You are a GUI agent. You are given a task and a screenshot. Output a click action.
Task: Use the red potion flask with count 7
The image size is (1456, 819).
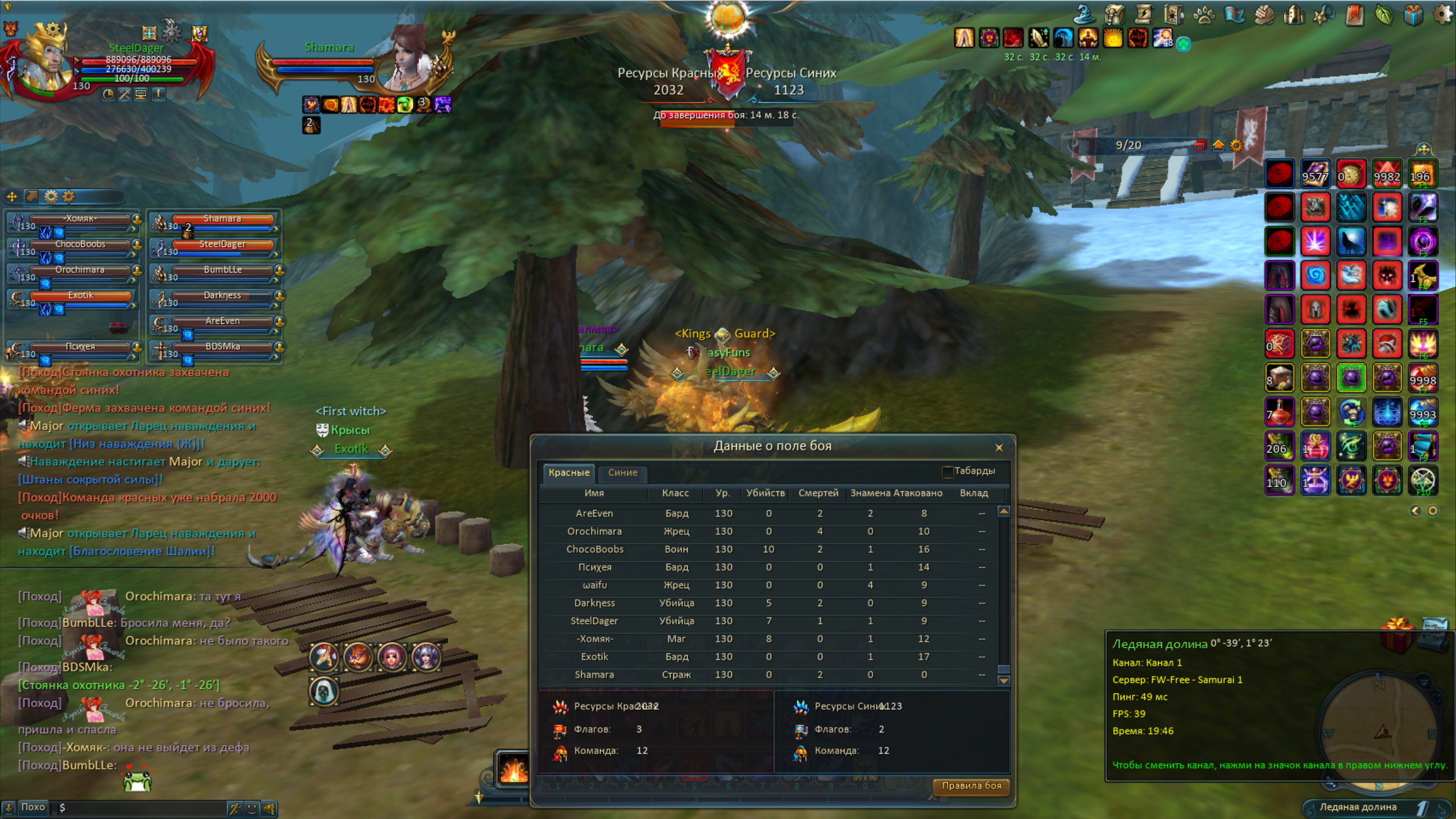1280,412
